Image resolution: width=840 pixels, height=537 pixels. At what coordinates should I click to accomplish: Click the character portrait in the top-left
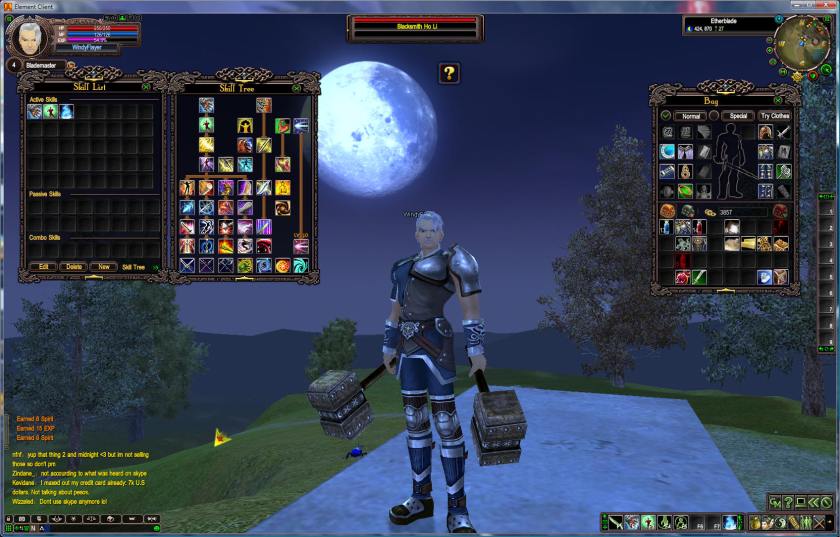(x=25, y=37)
